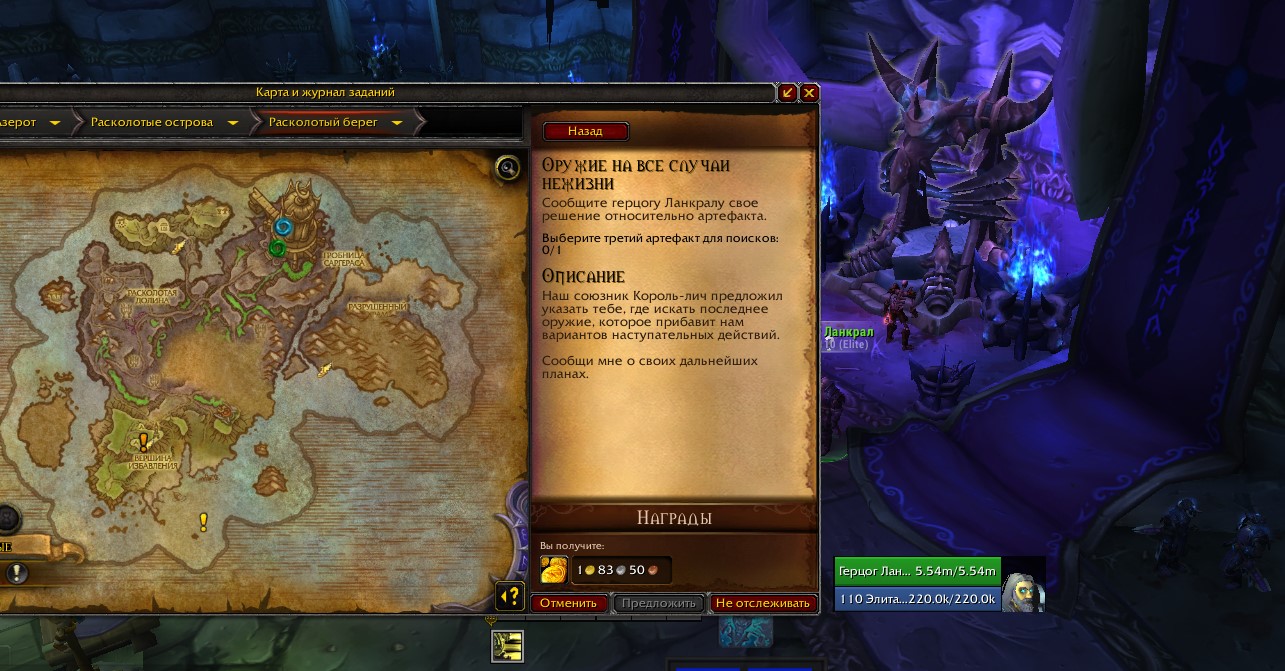This screenshot has height=671, width=1285.
Task: Click the Предложить share quest button
Action: (657, 603)
